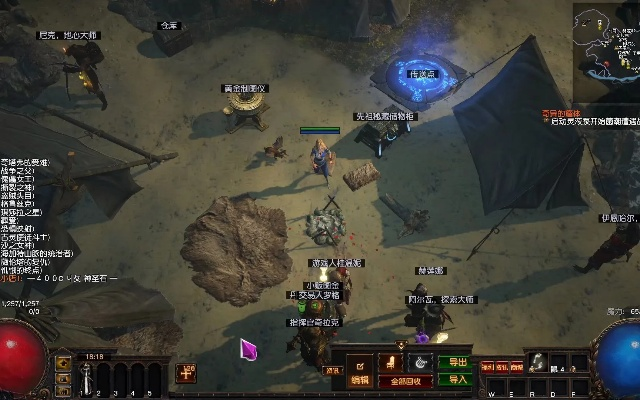The height and width of the screenshot is (400, 640).
Task: Click the 编辑 (Edit) hideout button
Action: [x=360, y=380]
